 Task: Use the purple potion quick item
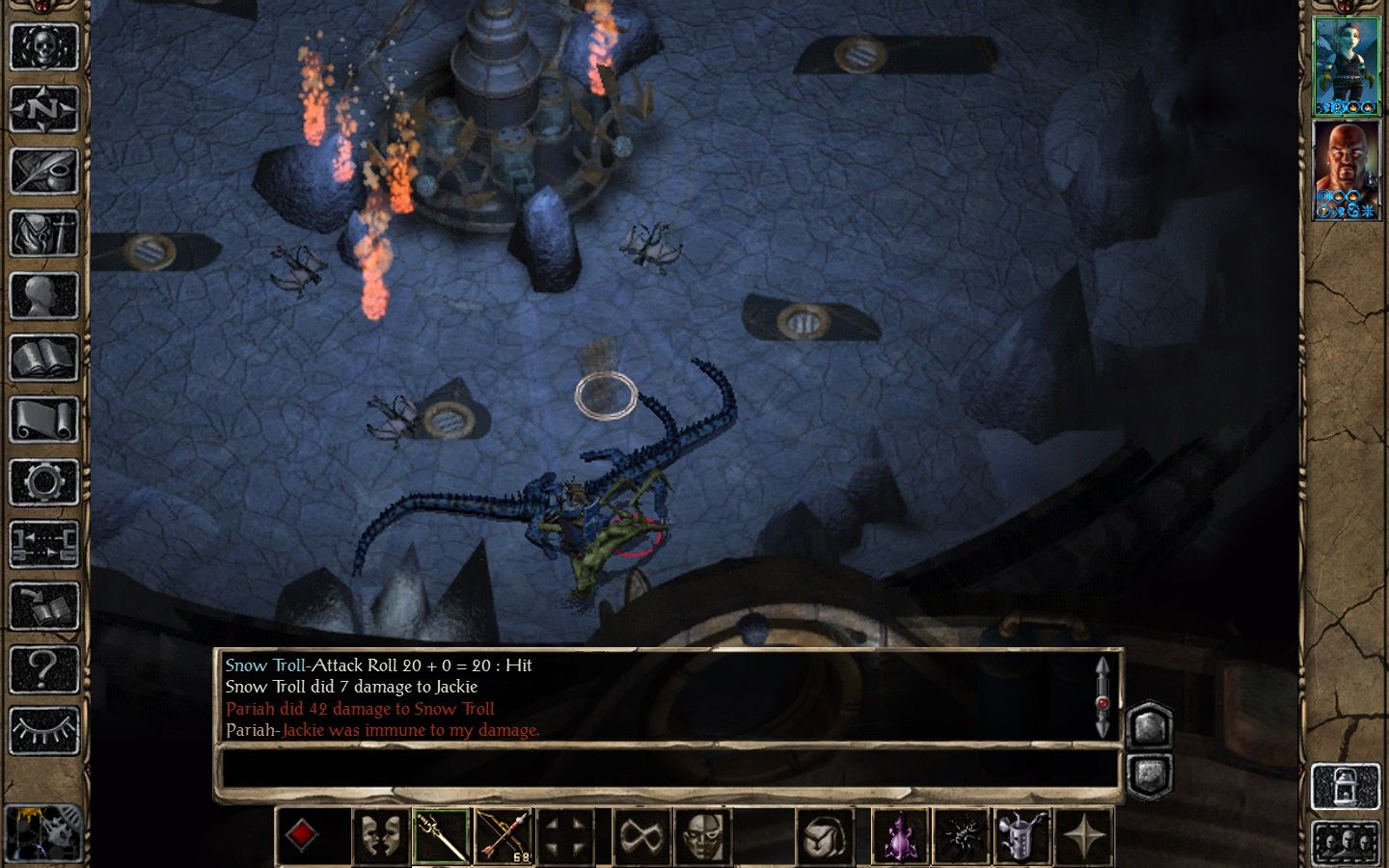[x=899, y=836]
